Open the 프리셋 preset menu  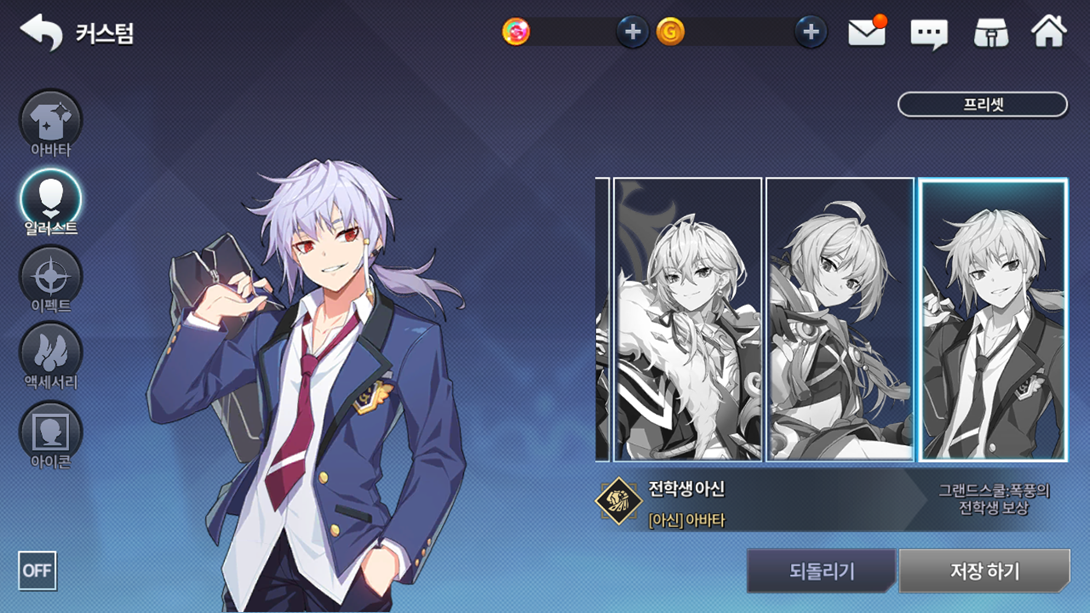[982, 104]
